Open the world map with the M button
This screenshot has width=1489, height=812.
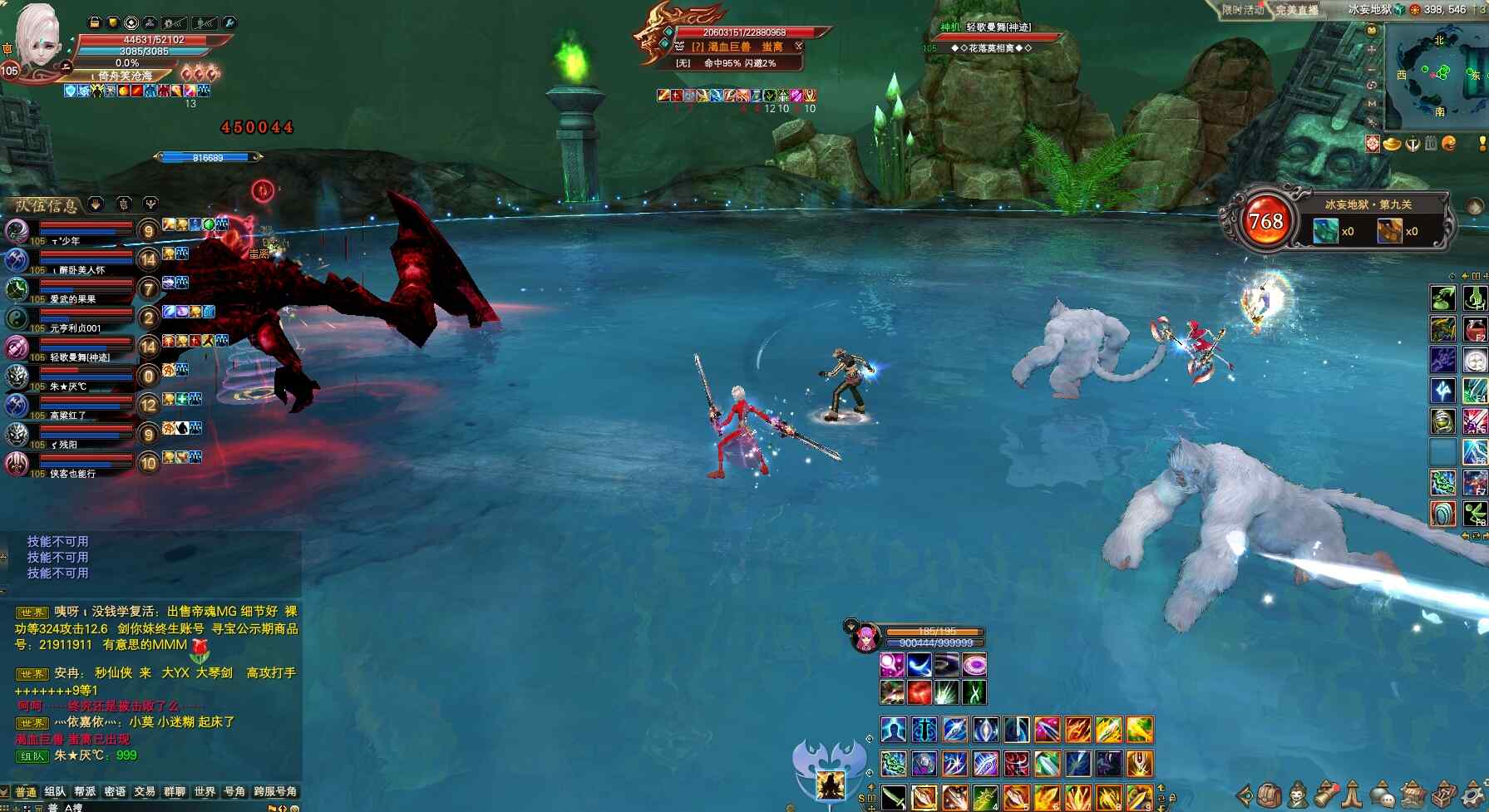(1372, 103)
